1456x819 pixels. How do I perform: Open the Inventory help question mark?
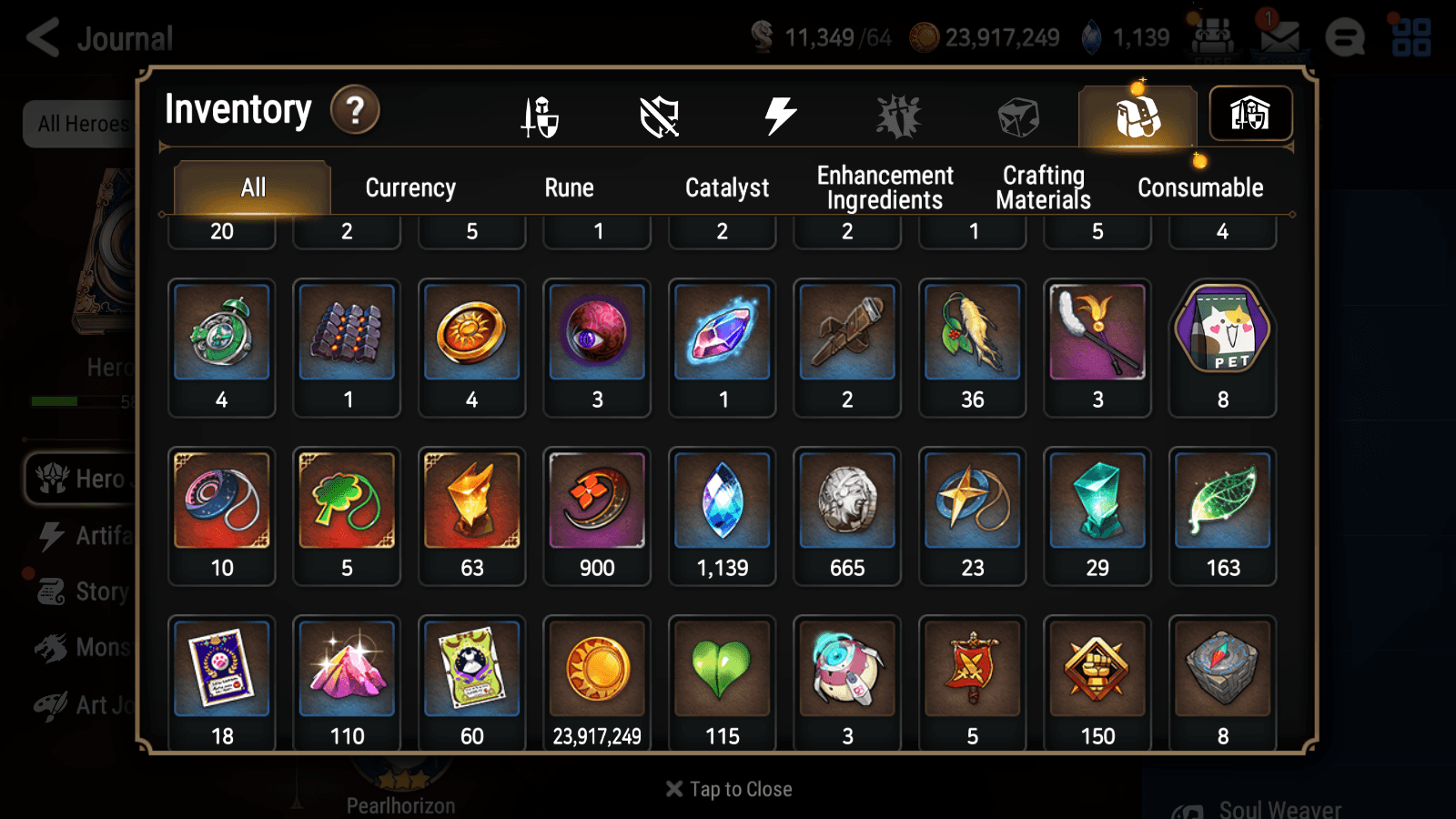click(x=355, y=109)
